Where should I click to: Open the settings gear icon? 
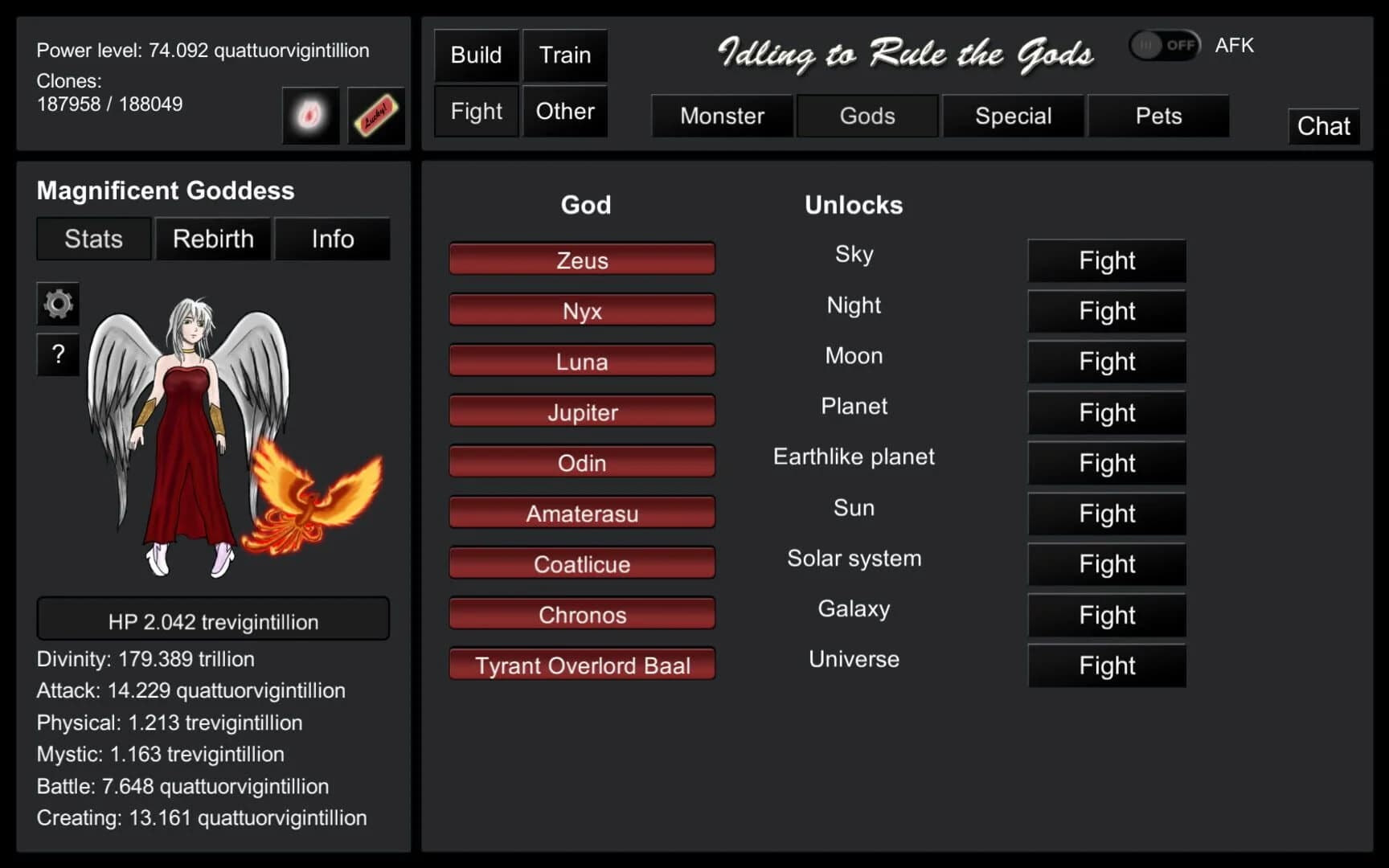pos(57,304)
